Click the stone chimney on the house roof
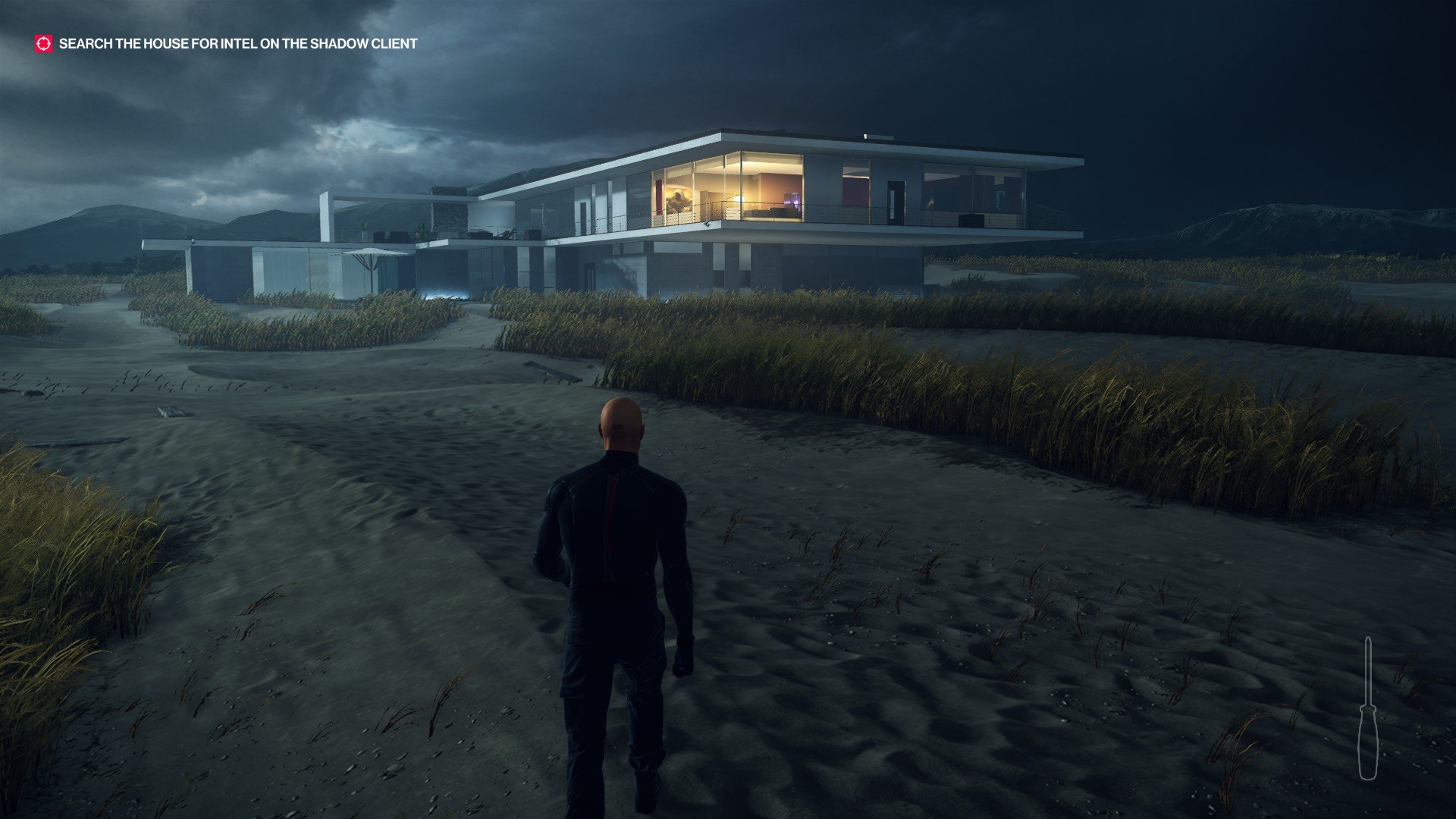 (447, 211)
